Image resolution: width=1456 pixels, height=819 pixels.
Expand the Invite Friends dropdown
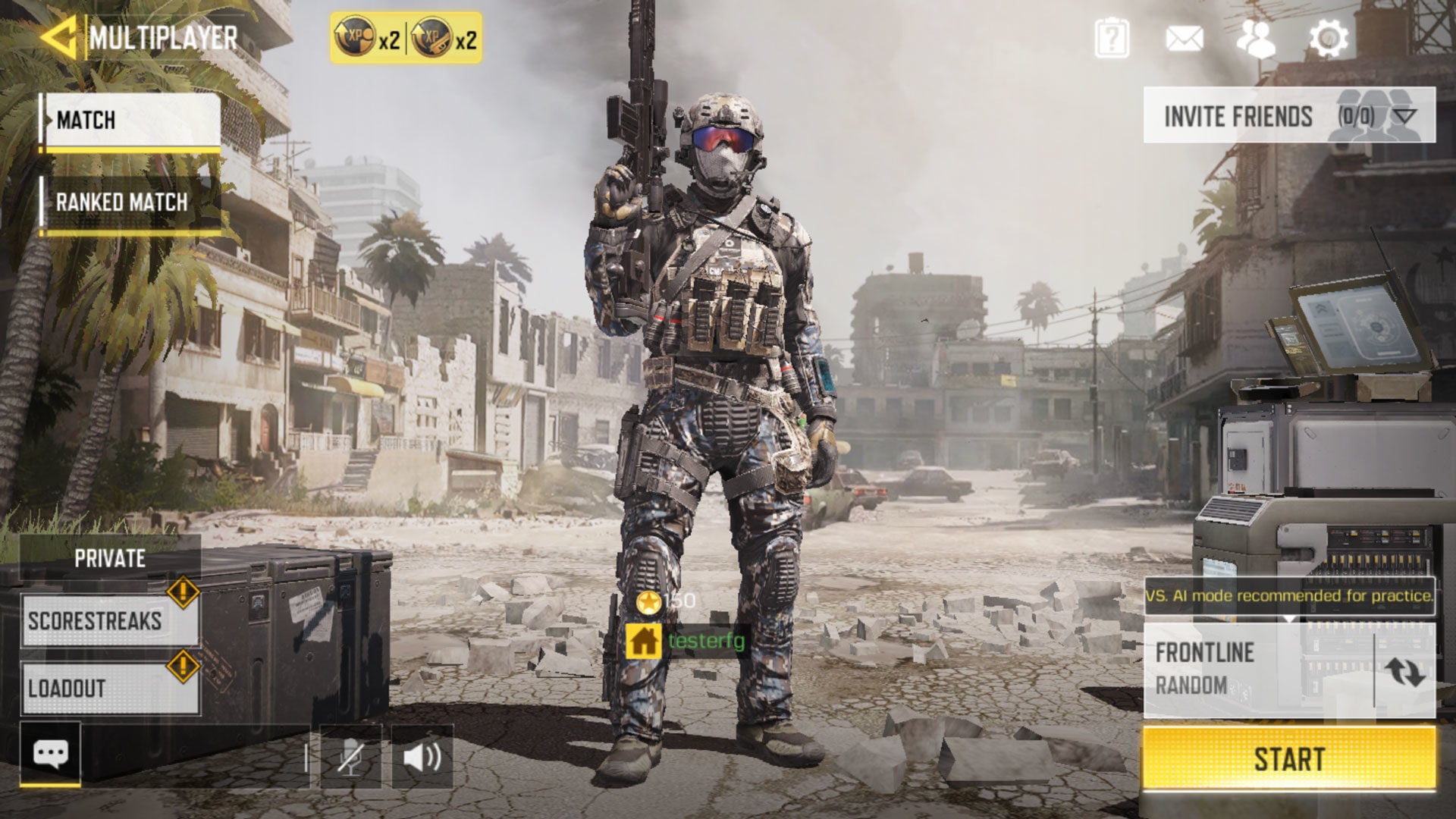tap(1404, 115)
